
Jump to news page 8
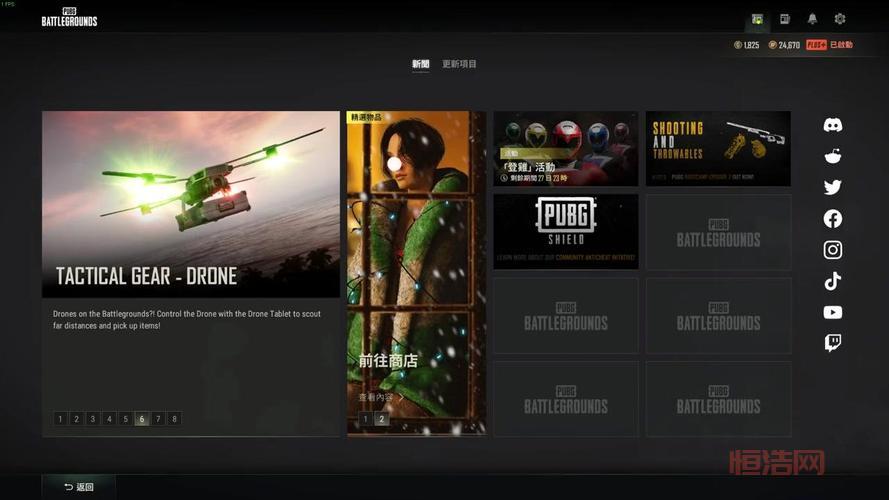(x=175, y=419)
